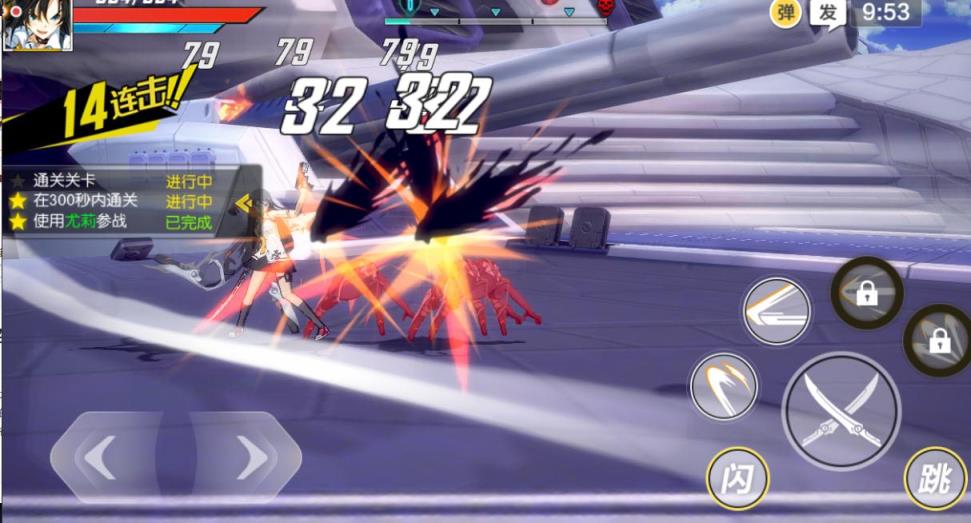Image resolution: width=971 pixels, height=523 pixels.
Task: Hit the 跳 jump button
Action: tap(935, 478)
